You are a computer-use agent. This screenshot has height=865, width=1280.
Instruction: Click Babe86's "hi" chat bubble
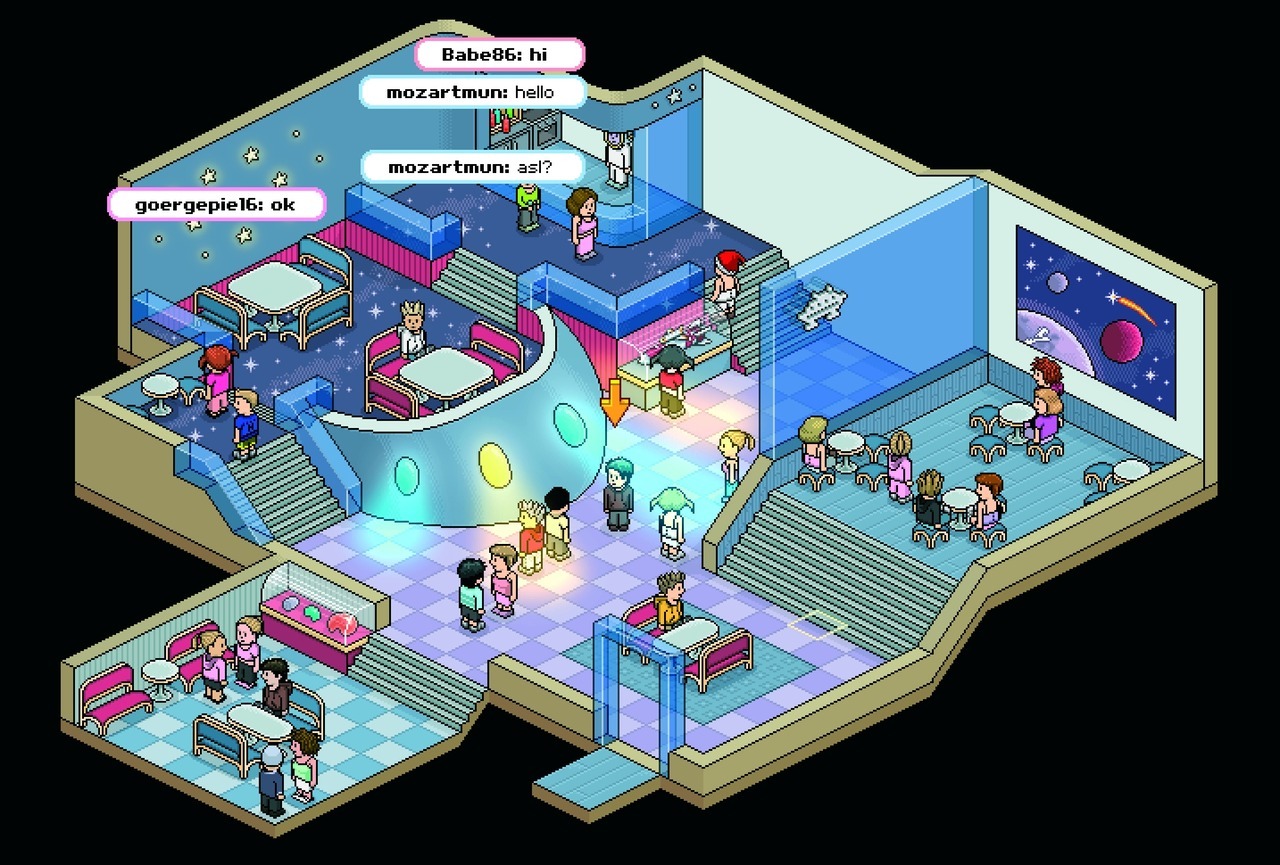499,54
